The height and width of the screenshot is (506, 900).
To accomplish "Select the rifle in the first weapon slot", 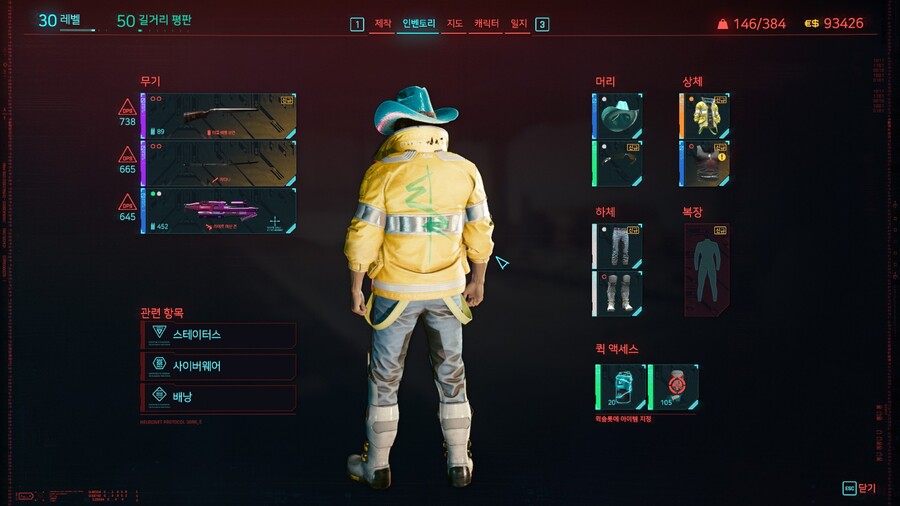I will pos(219,116).
